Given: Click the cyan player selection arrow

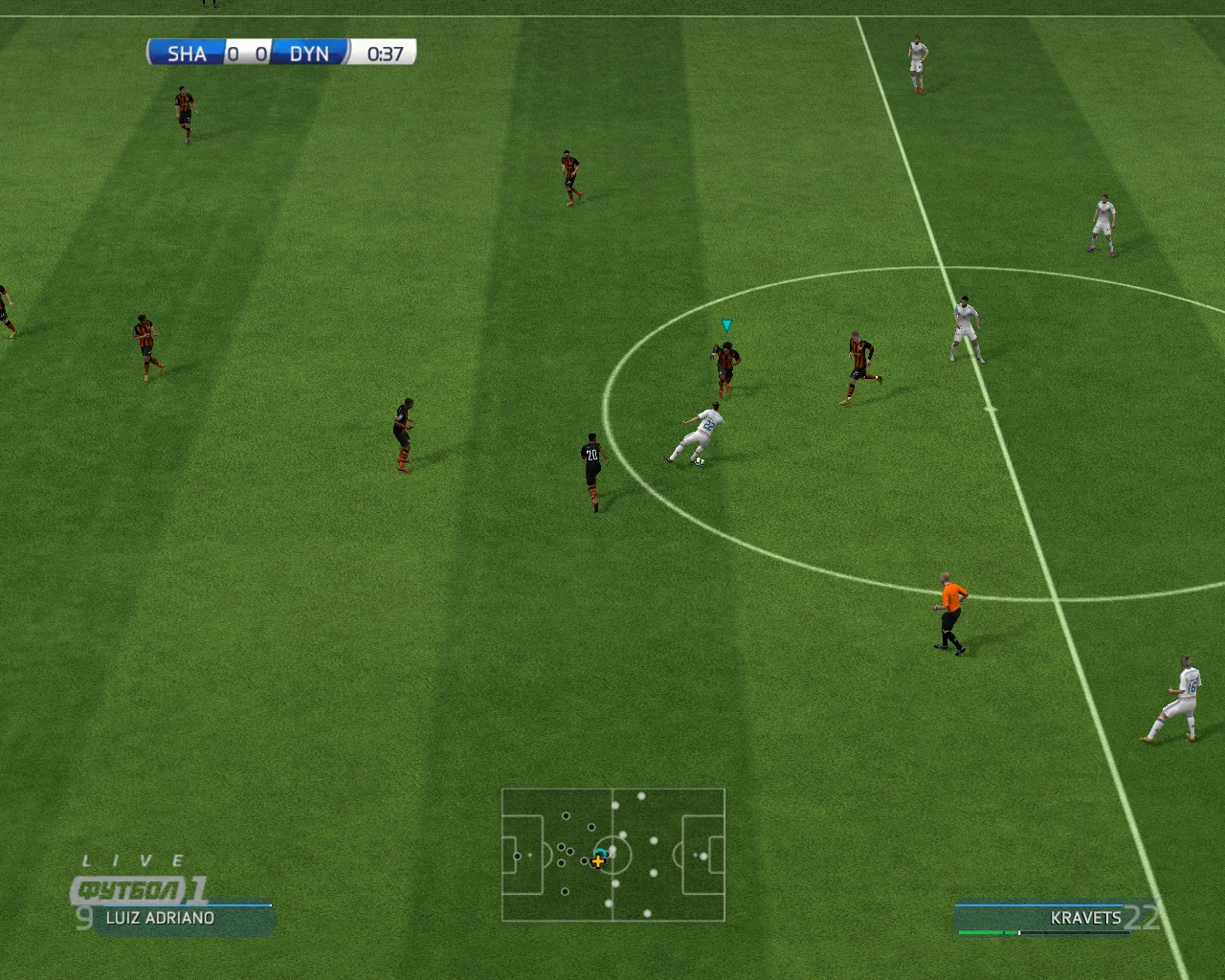Looking at the screenshot, I should pos(726,325).
